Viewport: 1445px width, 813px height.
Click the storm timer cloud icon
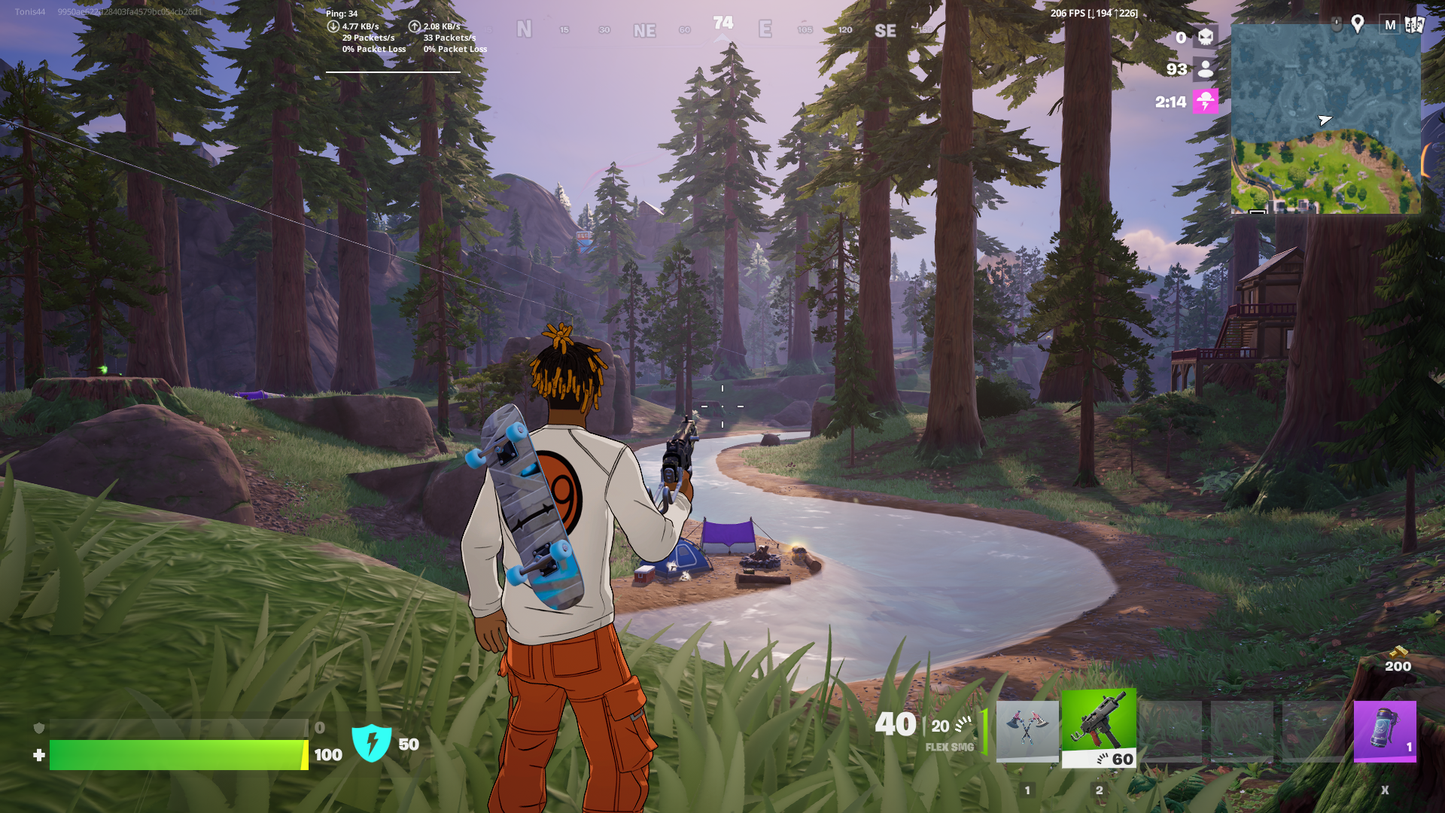click(1206, 101)
